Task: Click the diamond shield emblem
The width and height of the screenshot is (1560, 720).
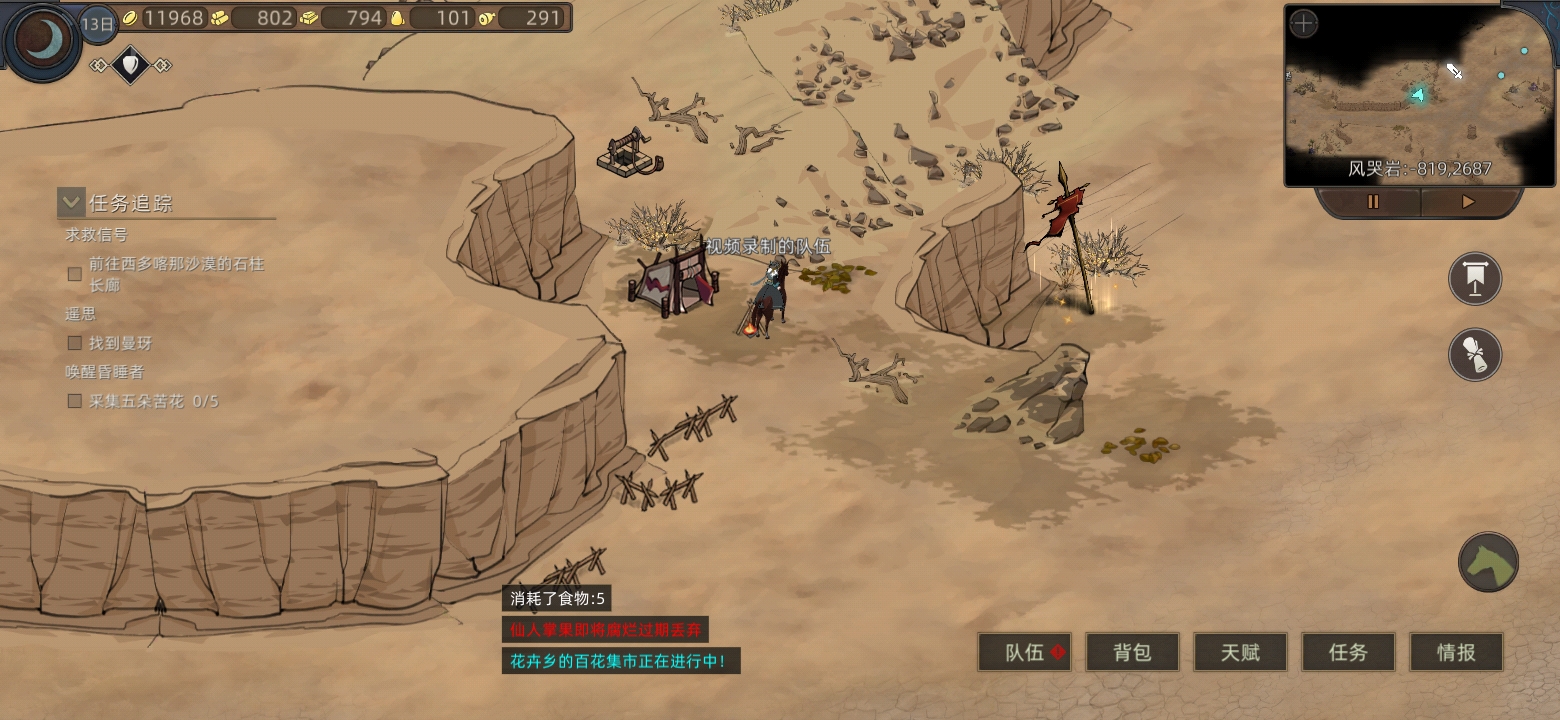Action: (130, 66)
